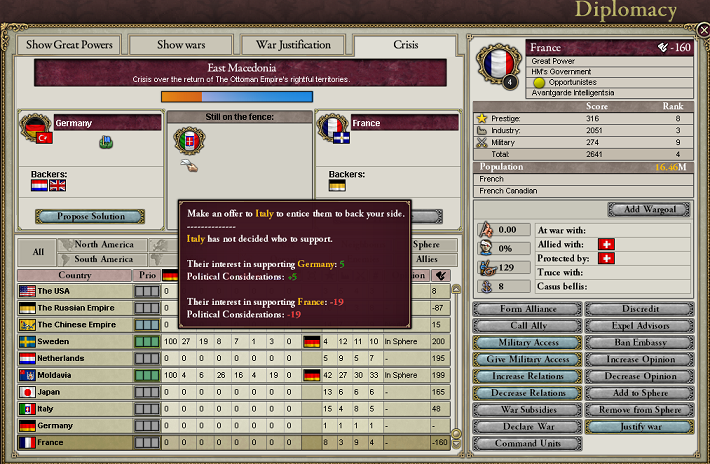Choose the Call Ally button

tap(528, 326)
